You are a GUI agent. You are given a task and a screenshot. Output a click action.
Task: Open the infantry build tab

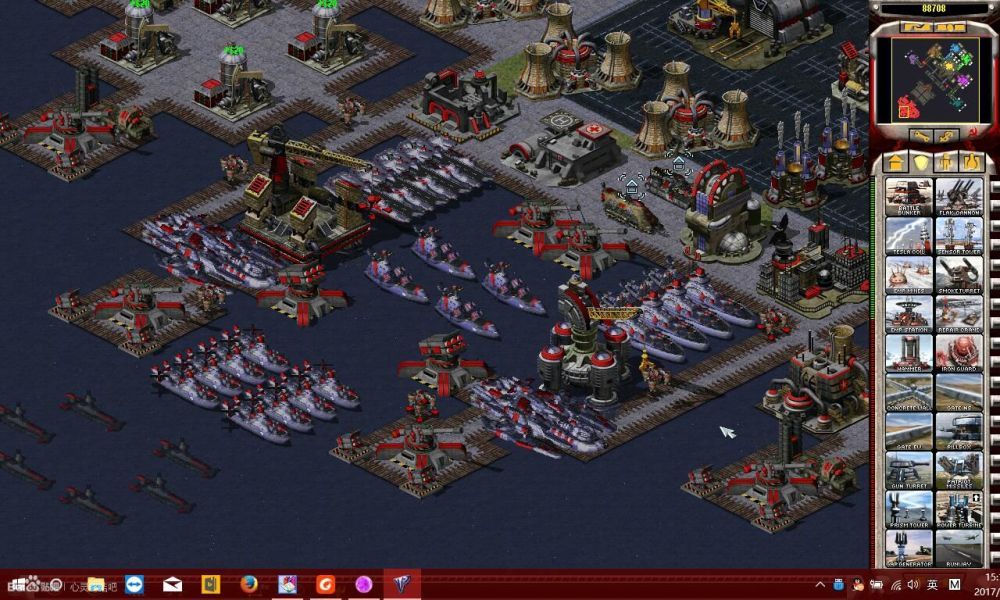tap(945, 162)
